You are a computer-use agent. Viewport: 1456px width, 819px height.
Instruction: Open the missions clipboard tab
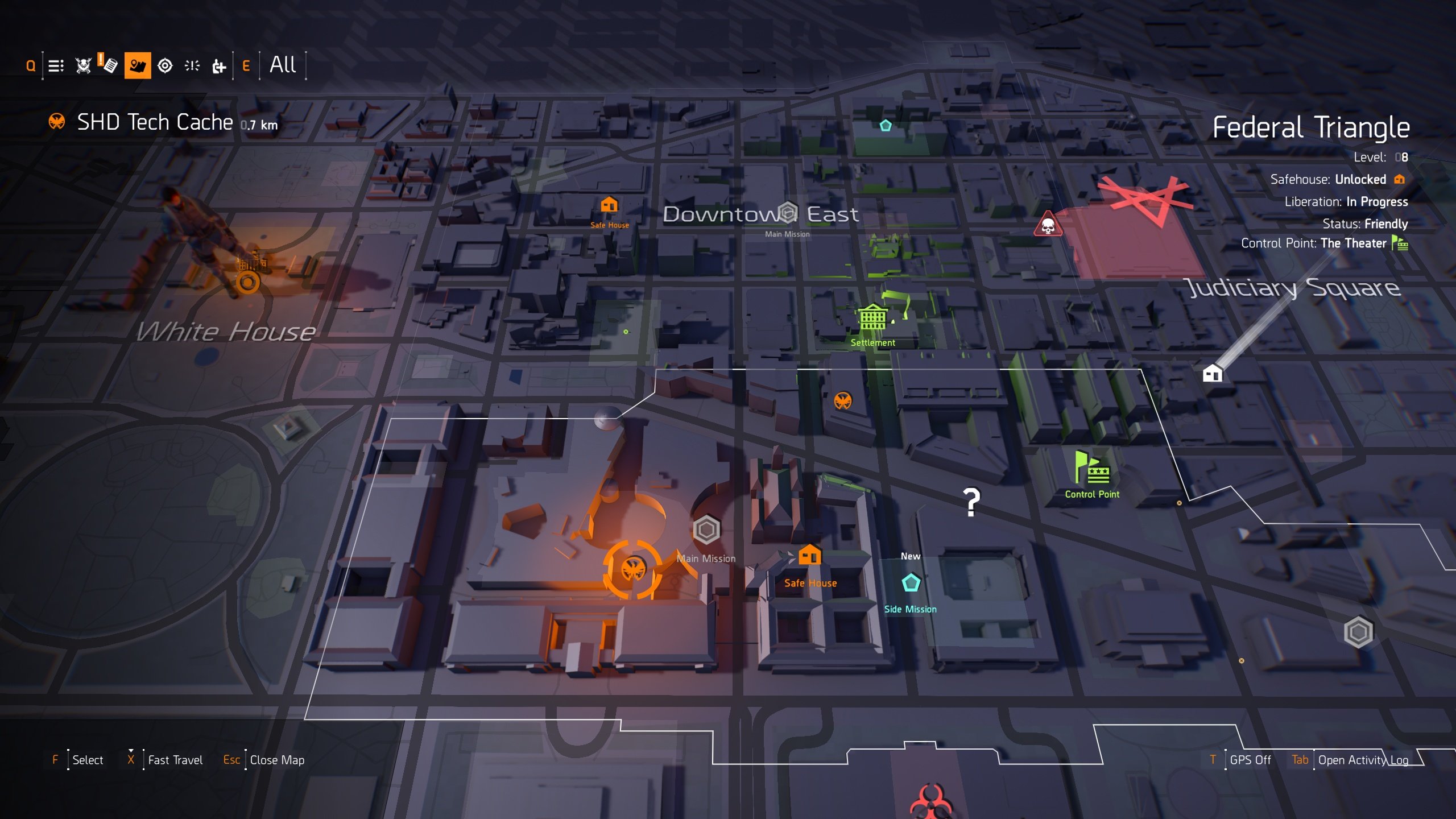click(108, 65)
